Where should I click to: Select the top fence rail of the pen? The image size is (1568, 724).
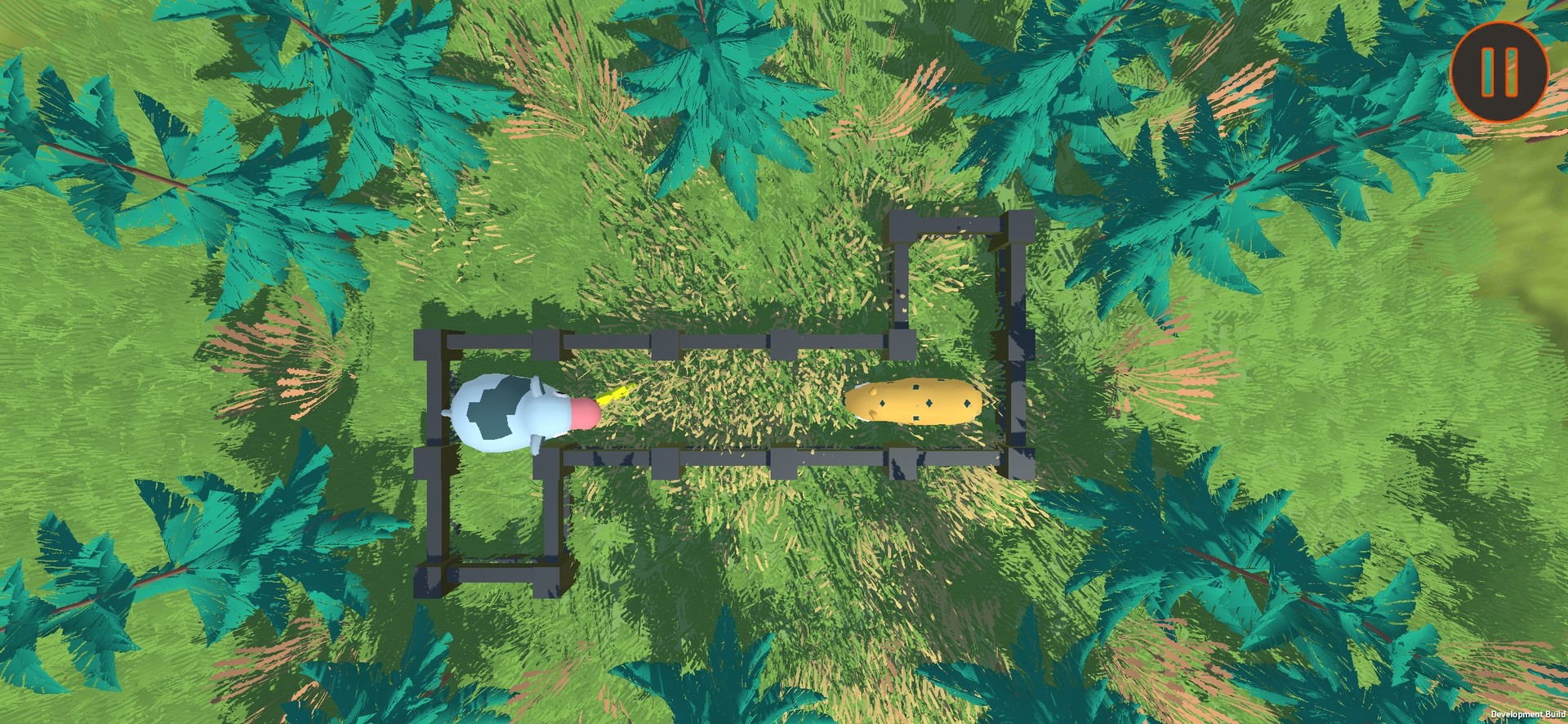click(x=719, y=342)
